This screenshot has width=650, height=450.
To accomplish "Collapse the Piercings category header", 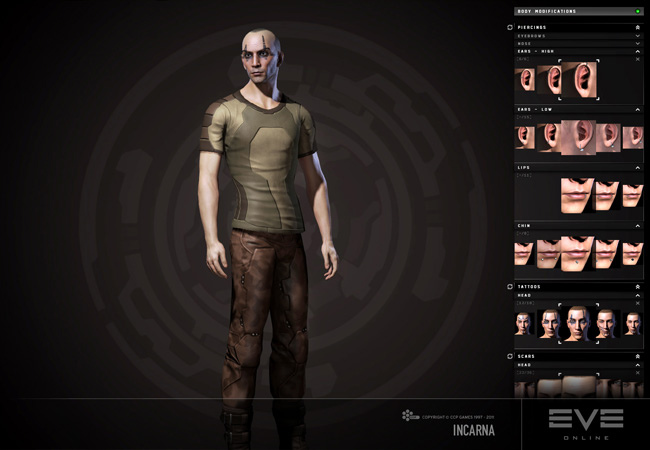I will click(637, 27).
